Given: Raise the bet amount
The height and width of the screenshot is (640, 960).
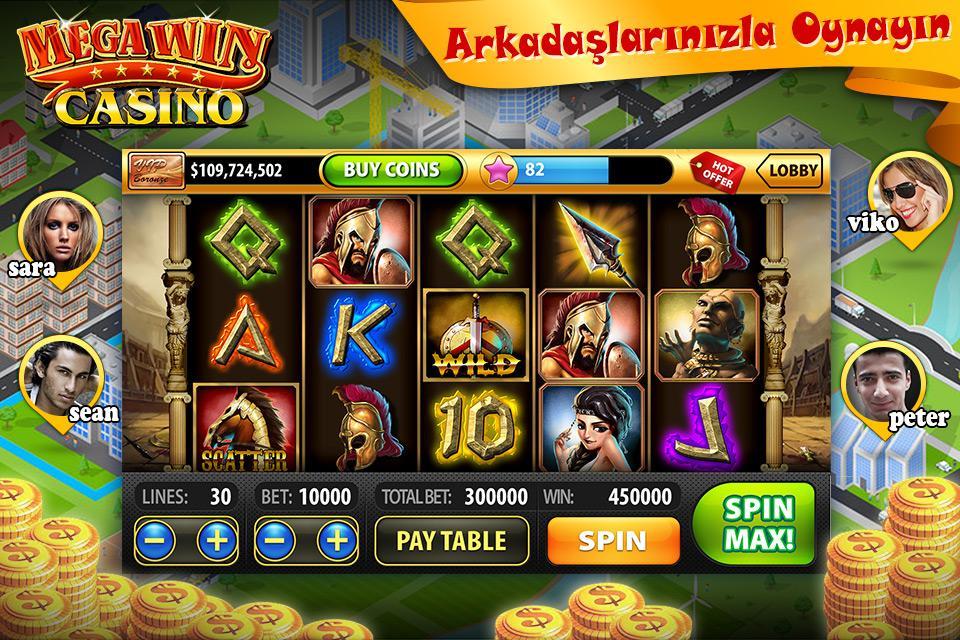Looking at the screenshot, I should (337, 541).
